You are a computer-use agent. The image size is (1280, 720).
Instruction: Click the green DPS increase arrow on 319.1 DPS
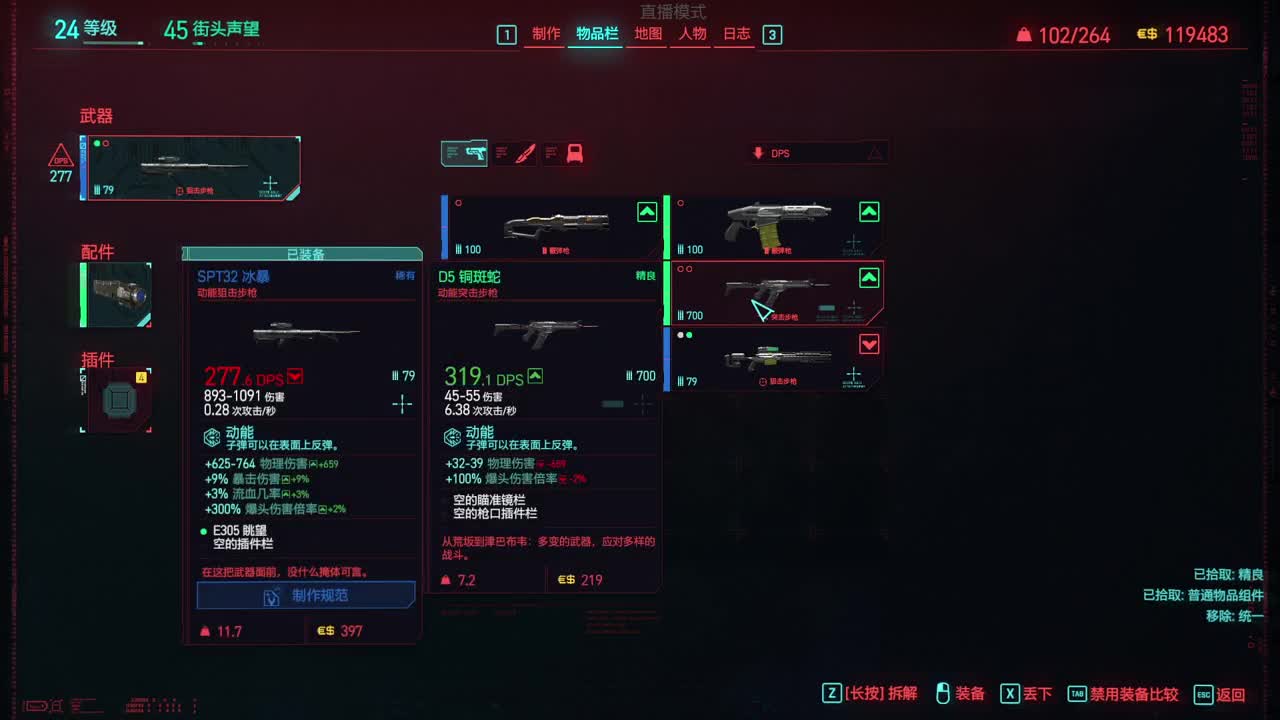click(x=536, y=377)
